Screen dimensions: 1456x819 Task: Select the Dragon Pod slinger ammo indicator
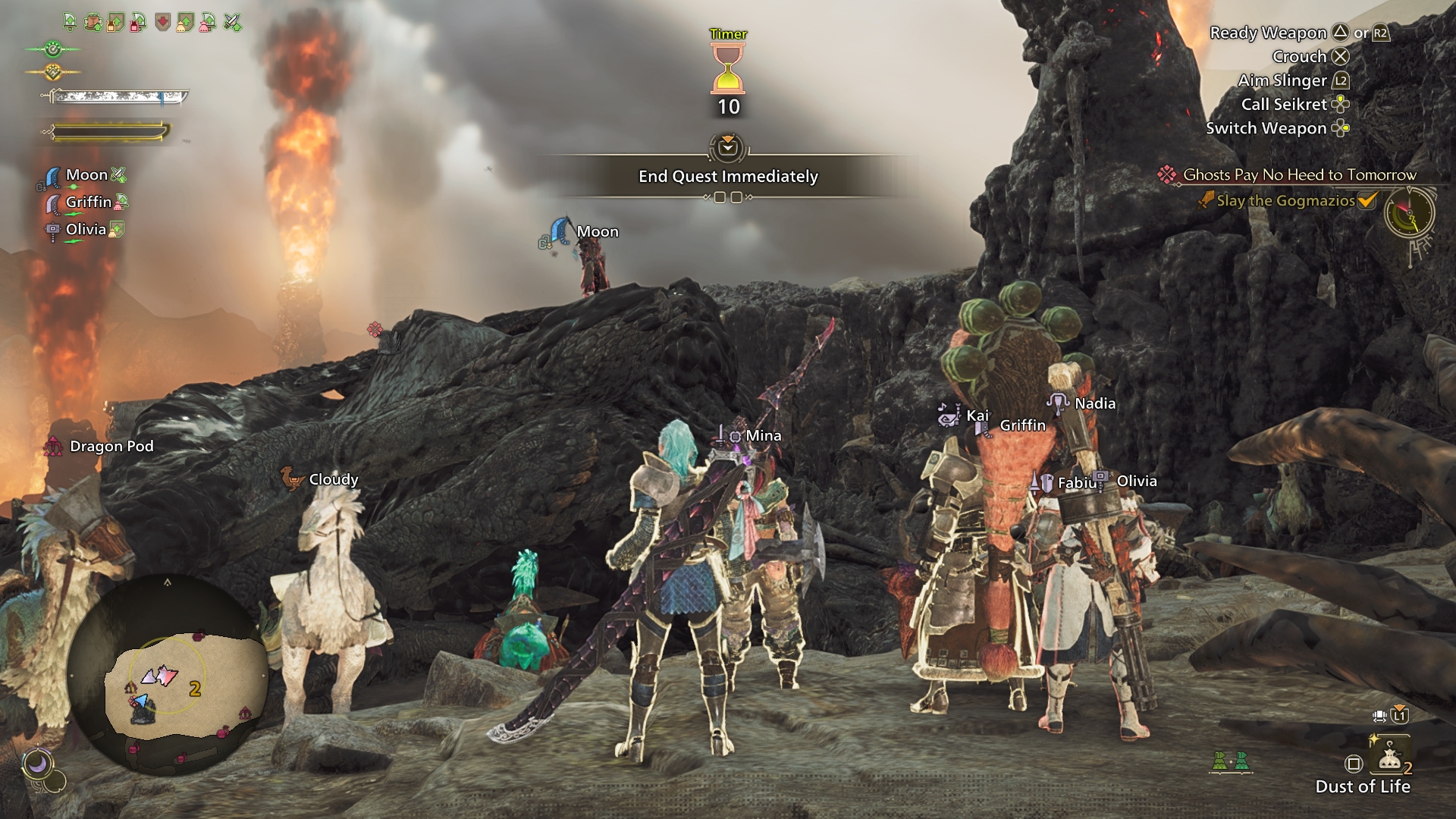click(x=111, y=446)
